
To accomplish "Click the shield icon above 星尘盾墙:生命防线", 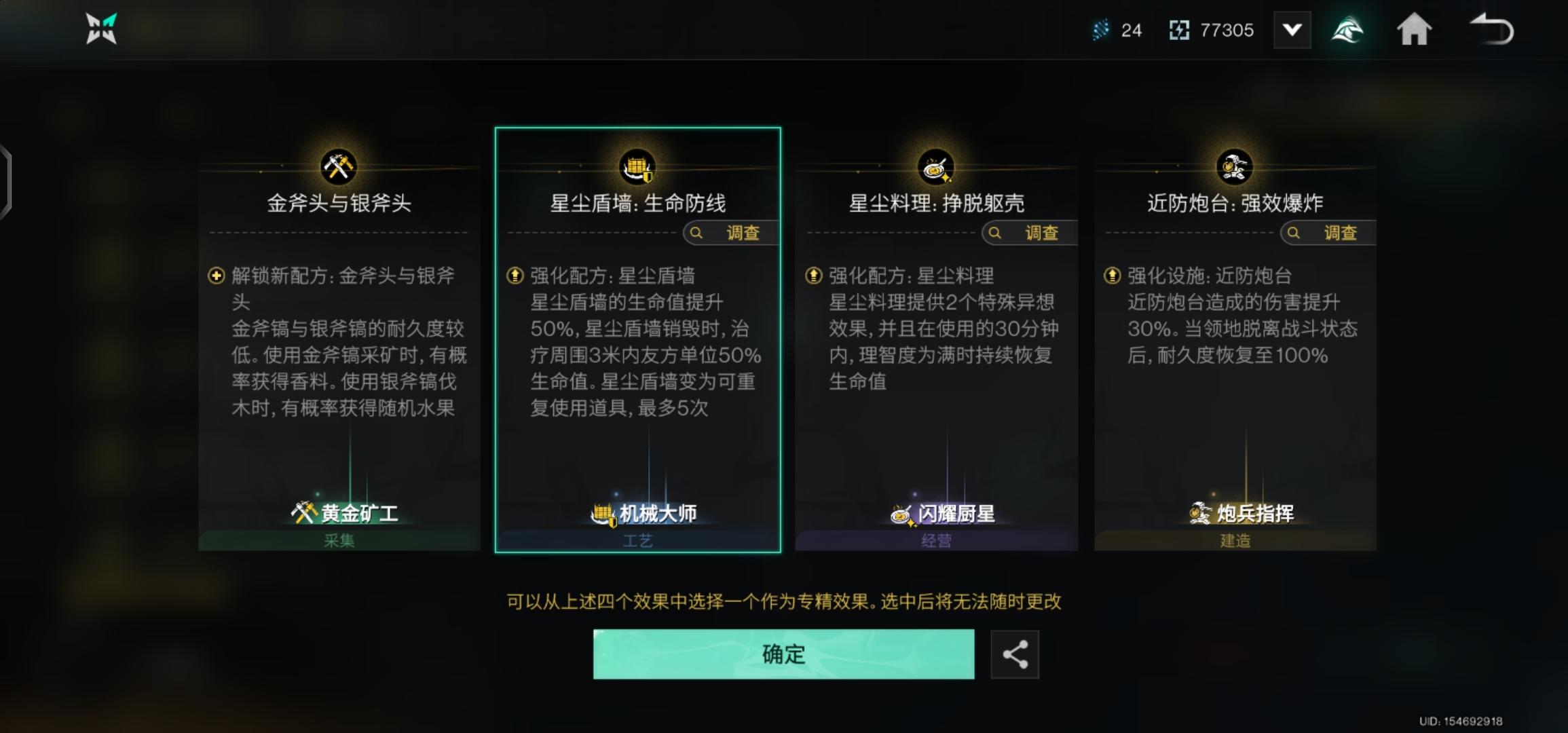I will 637,168.
